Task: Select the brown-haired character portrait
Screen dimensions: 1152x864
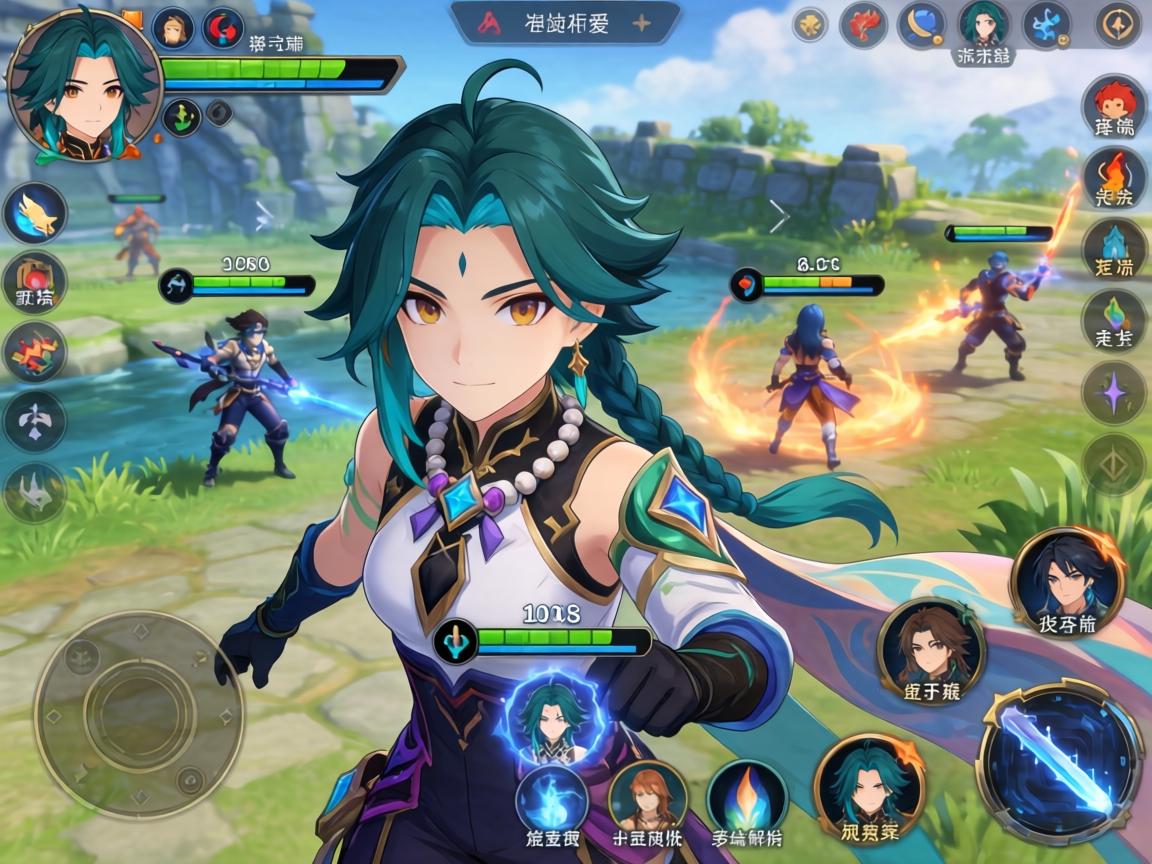Action: pyautogui.click(x=930, y=649)
